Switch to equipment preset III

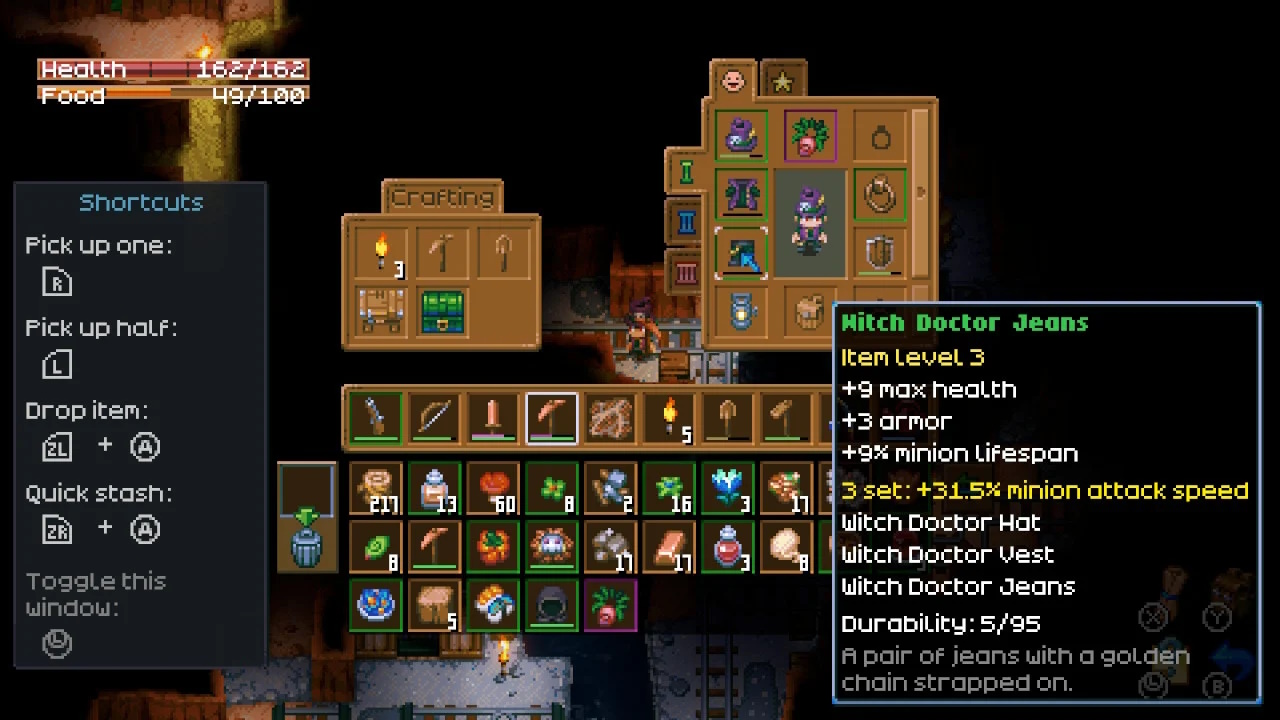(686, 271)
